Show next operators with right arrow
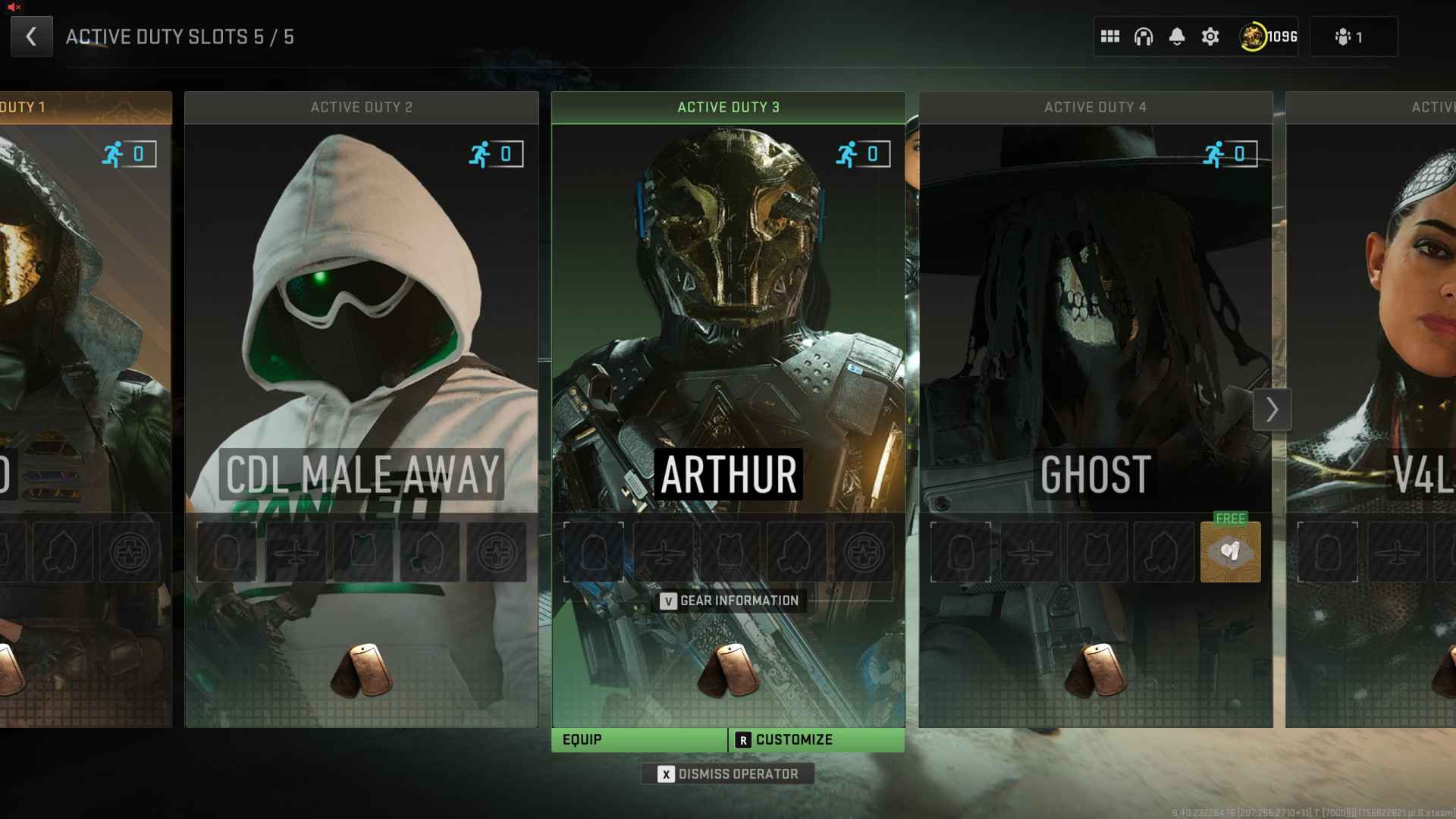 (1272, 410)
